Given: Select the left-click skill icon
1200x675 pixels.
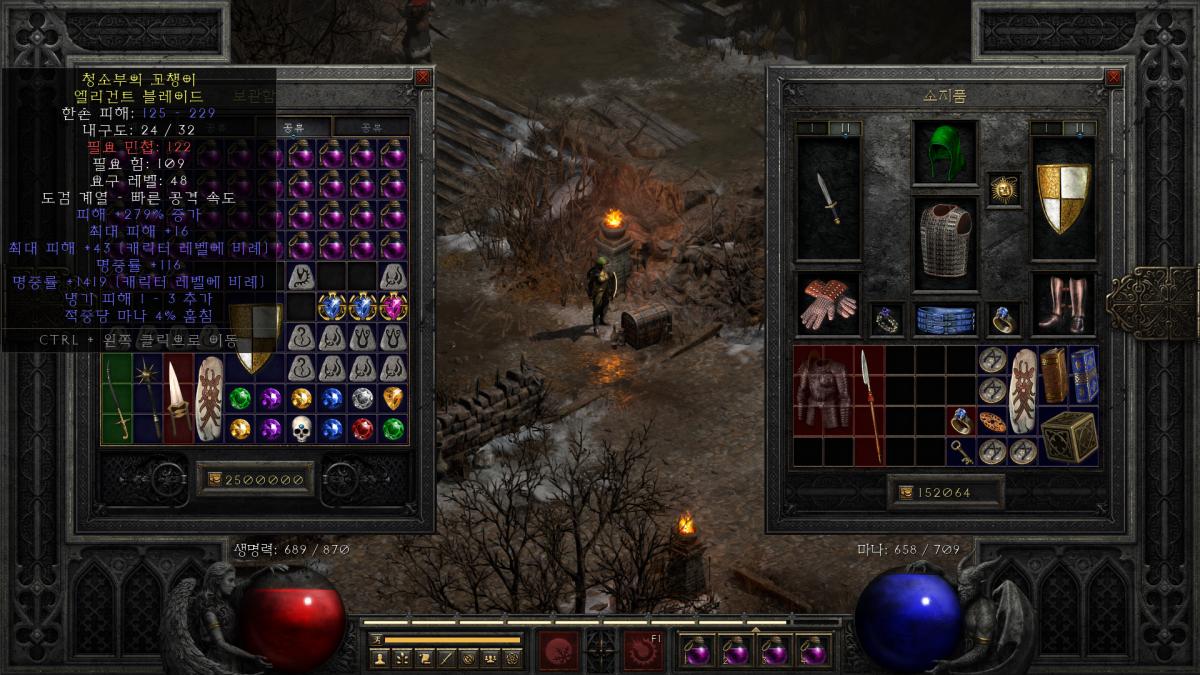Looking at the screenshot, I should coord(559,650).
